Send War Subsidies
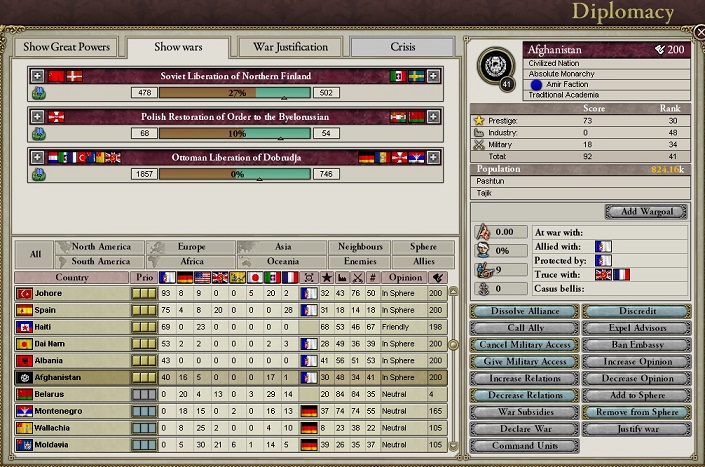705x467 pixels. pos(524,412)
